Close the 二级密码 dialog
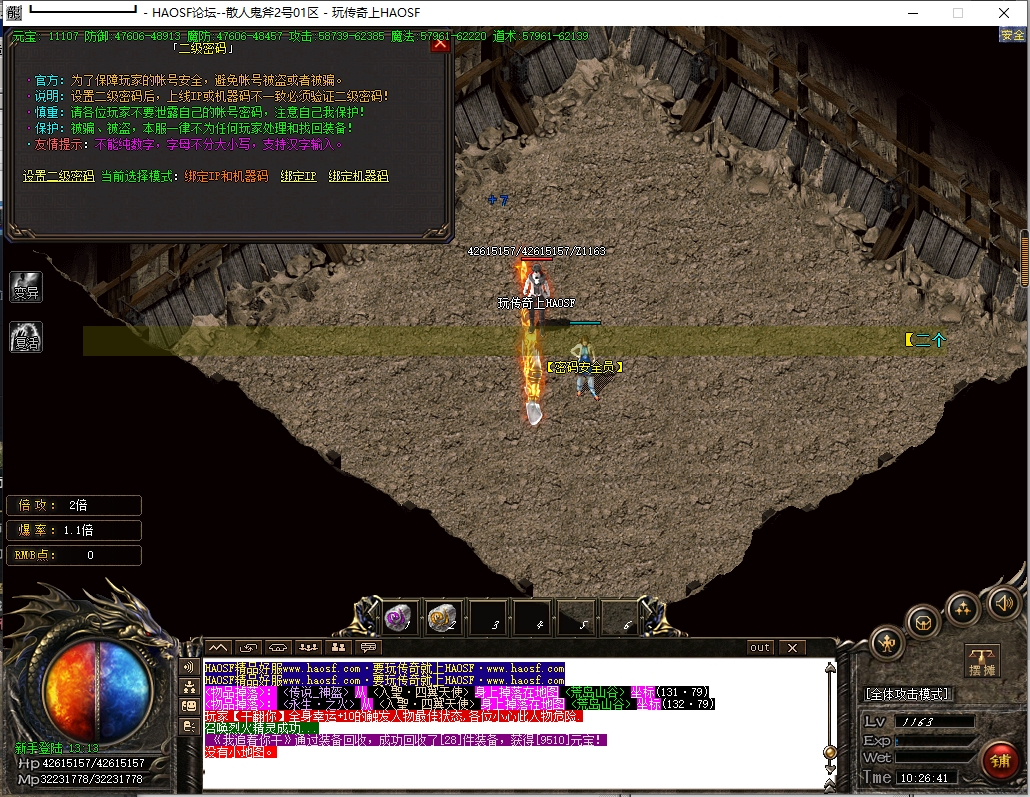Image resolution: width=1030 pixels, height=797 pixels. pos(441,45)
